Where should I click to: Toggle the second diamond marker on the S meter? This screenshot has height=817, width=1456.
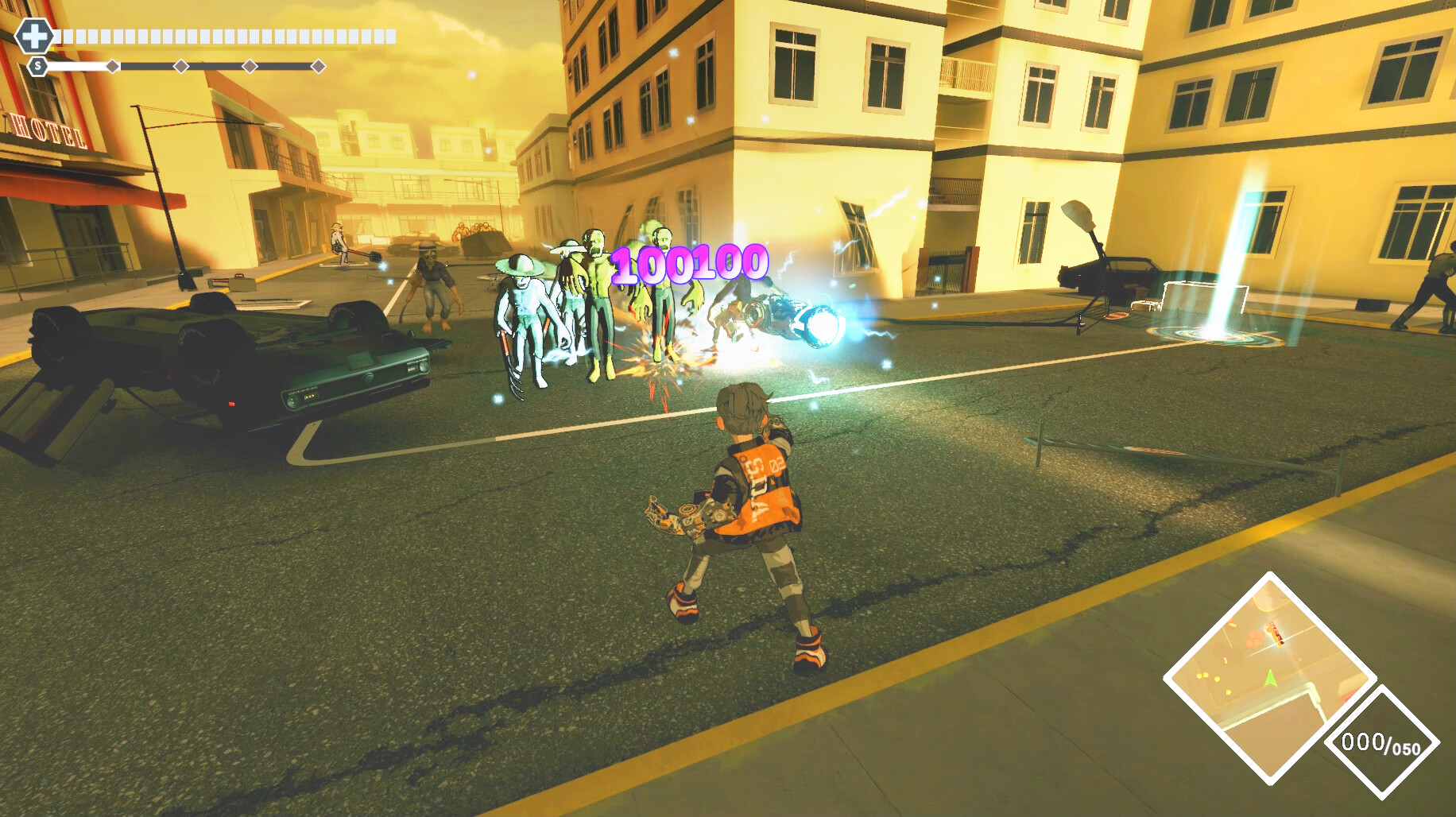tap(180, 66)
